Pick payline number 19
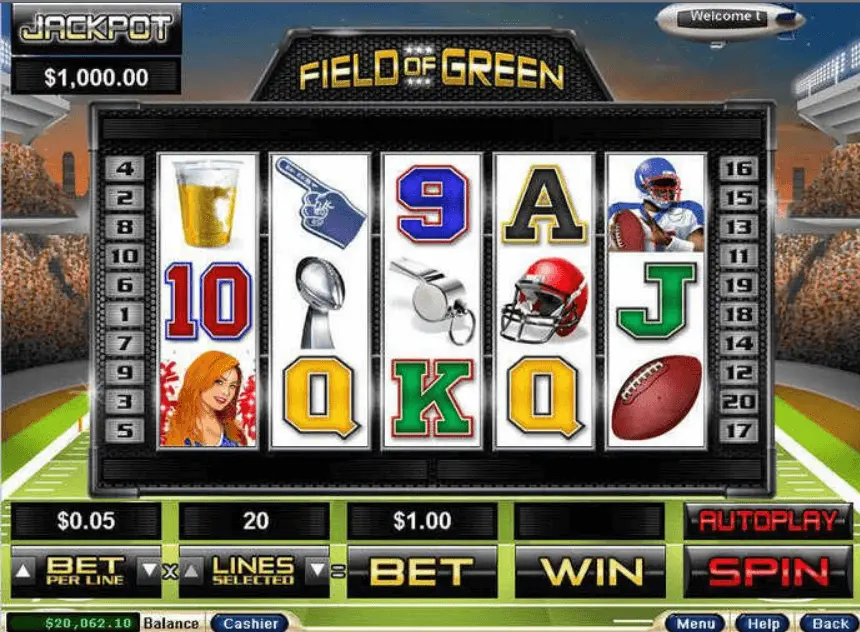 [x=737, y=285]
